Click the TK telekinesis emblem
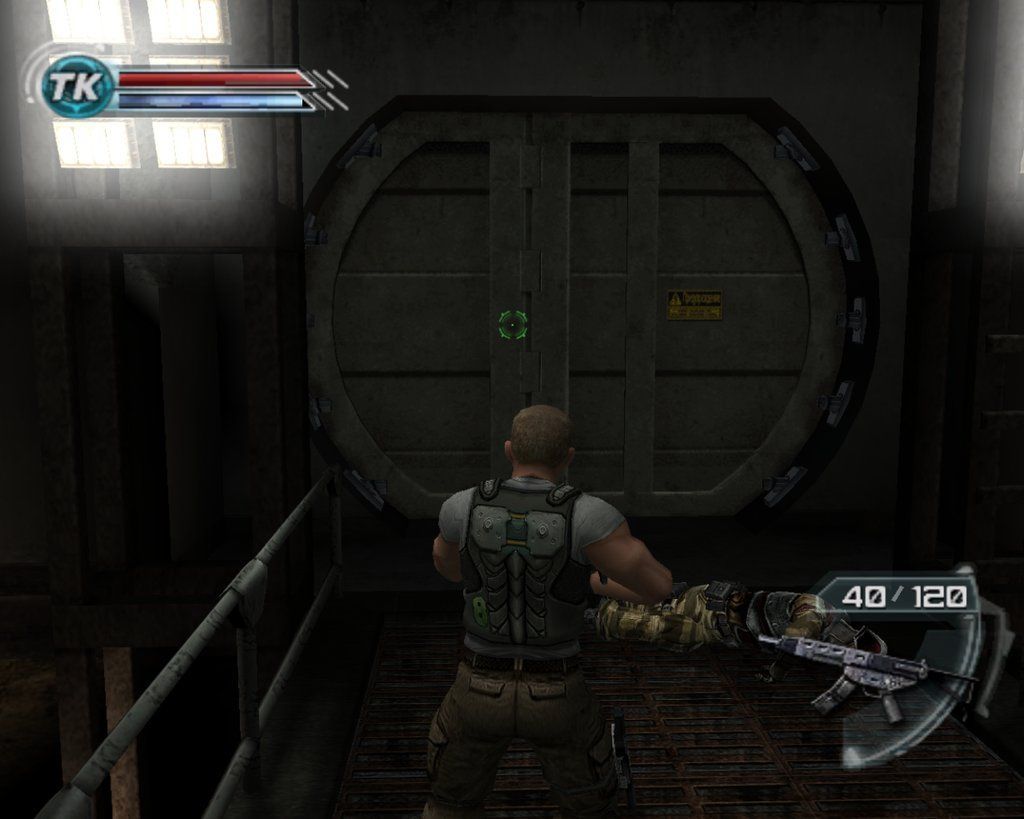The width and height of the screenshot is (1024, 819). click(x=77, y=87)
